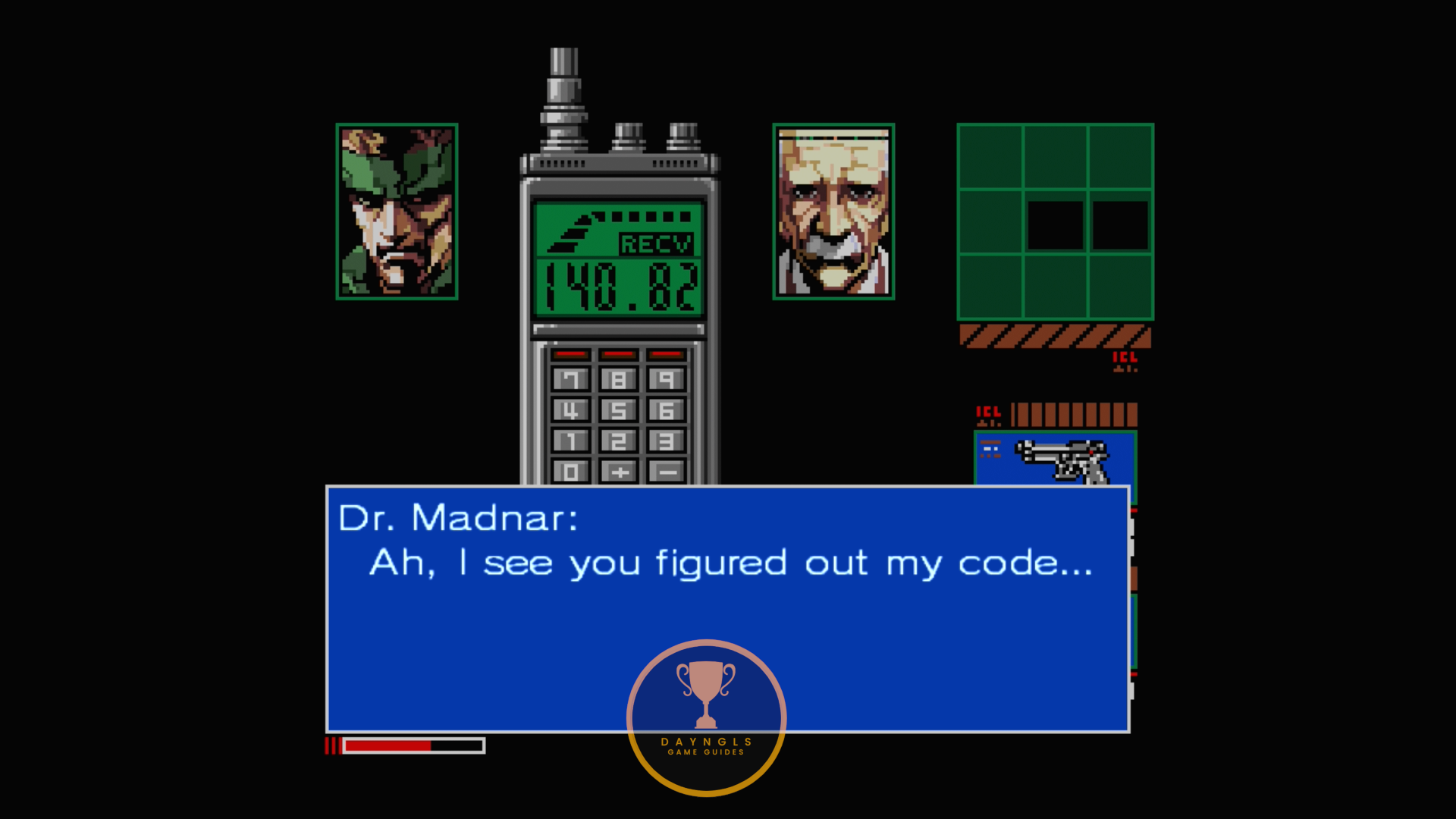Select the 2 key on the keypad

coord(619,441)
